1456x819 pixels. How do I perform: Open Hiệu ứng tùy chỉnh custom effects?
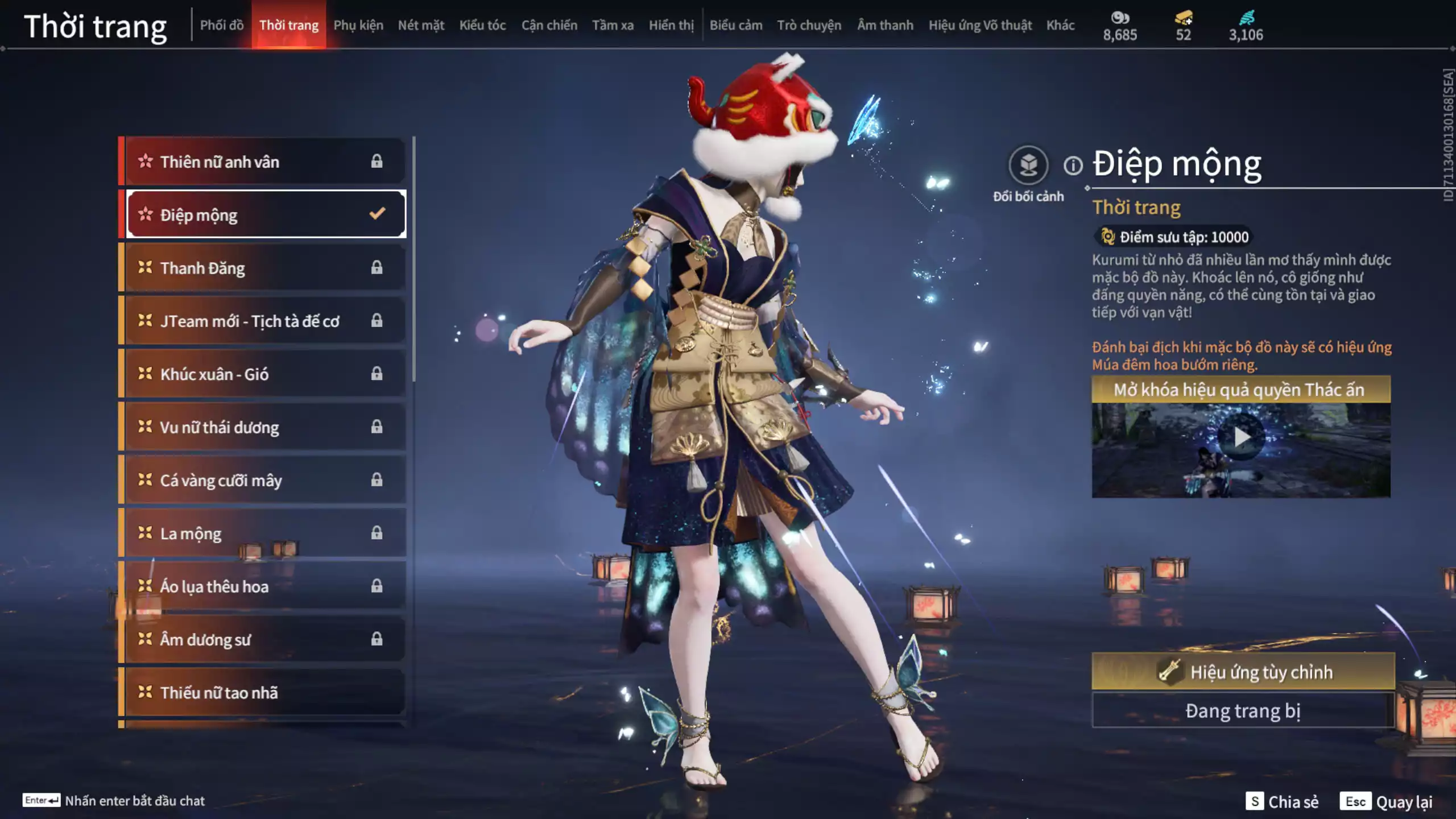click(x=1243, y=672)
